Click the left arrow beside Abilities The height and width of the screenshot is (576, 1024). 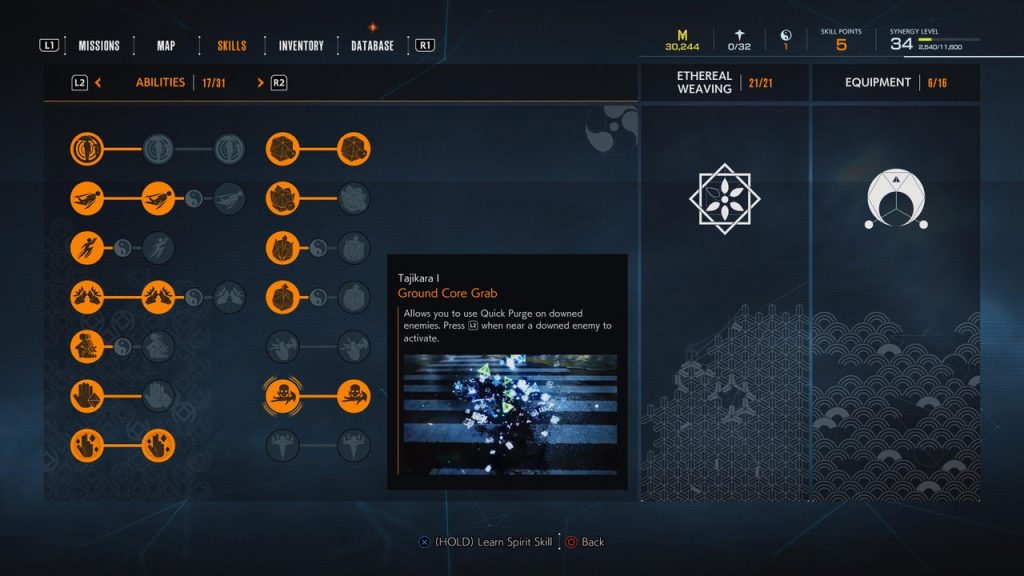click(98, 83)
